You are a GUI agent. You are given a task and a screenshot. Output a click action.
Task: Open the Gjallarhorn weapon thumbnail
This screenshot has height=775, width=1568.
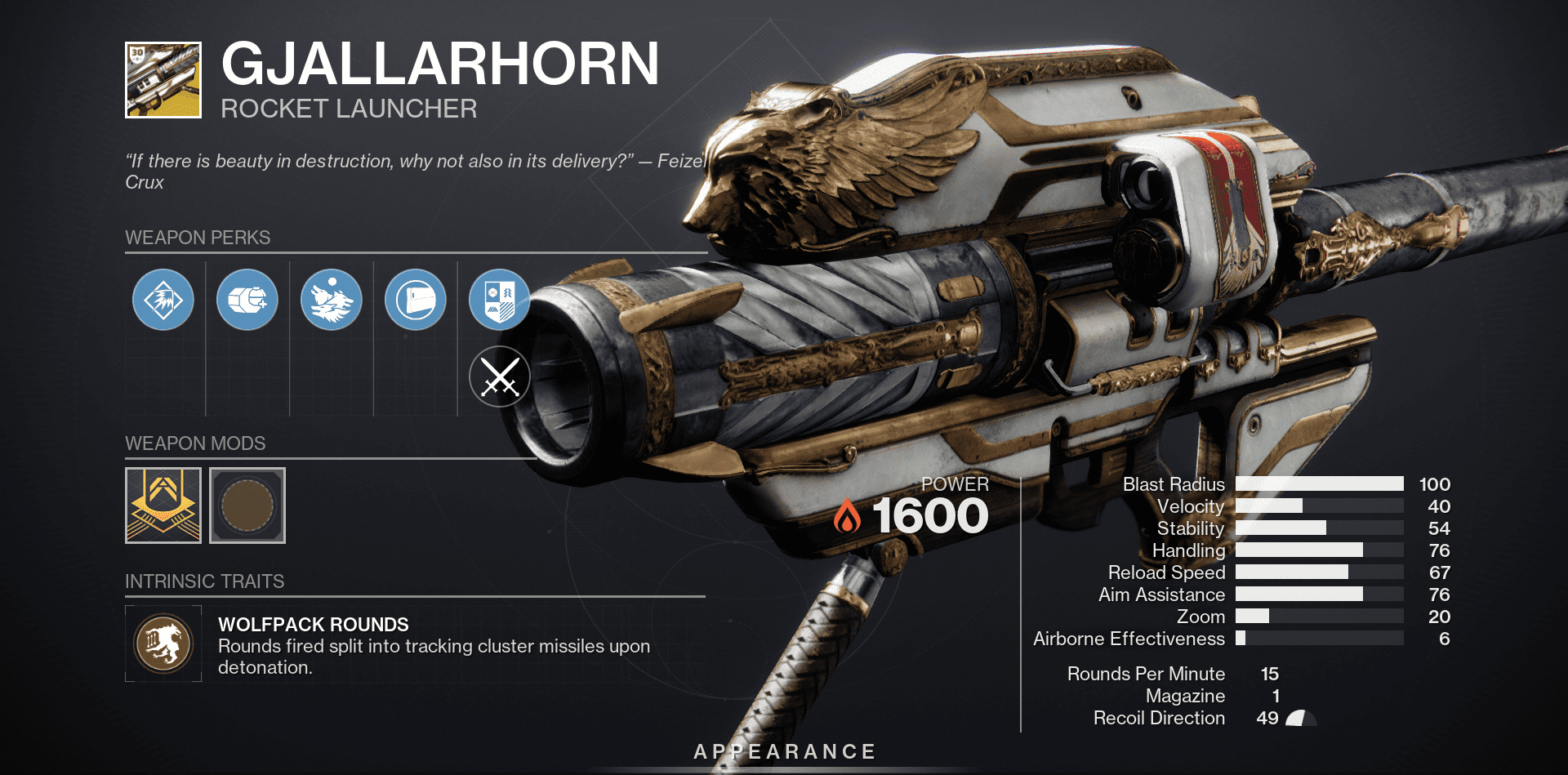click(x=163, y=80)
